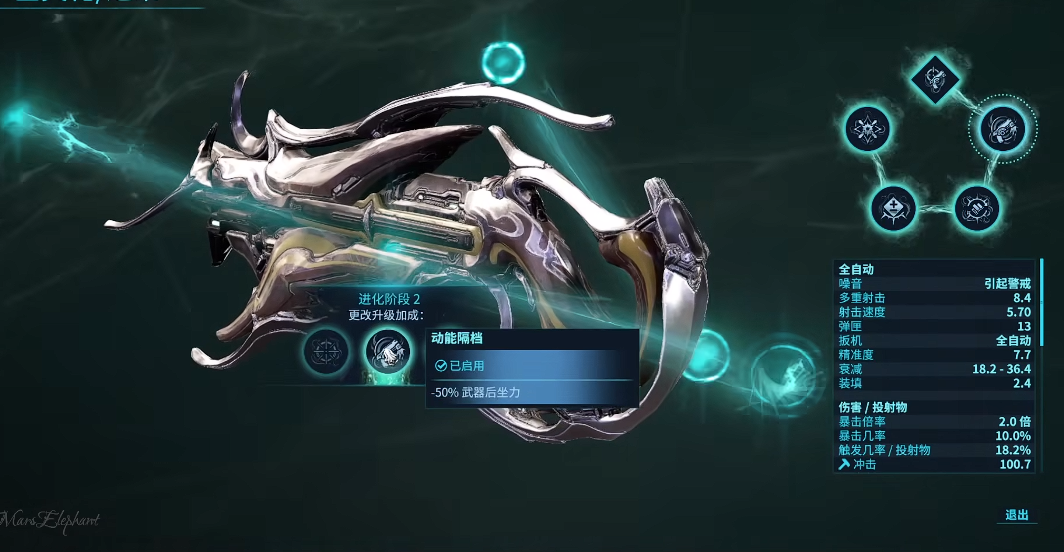Viewport: 1064px width, 552px height.
Task: Select the diamond-shaped pistol evolution node
Action: click(936, 77)
